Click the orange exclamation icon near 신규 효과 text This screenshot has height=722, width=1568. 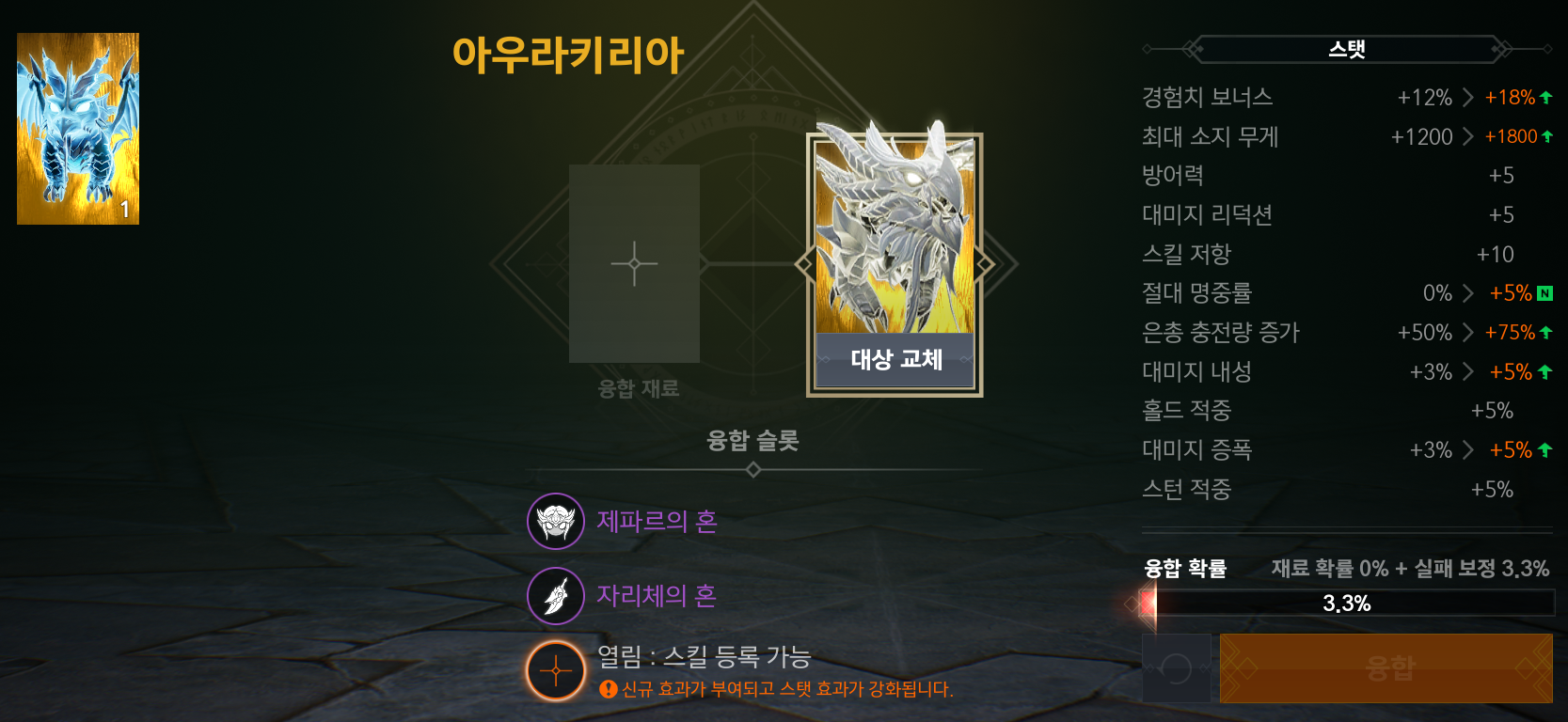(x=608, y=690)
